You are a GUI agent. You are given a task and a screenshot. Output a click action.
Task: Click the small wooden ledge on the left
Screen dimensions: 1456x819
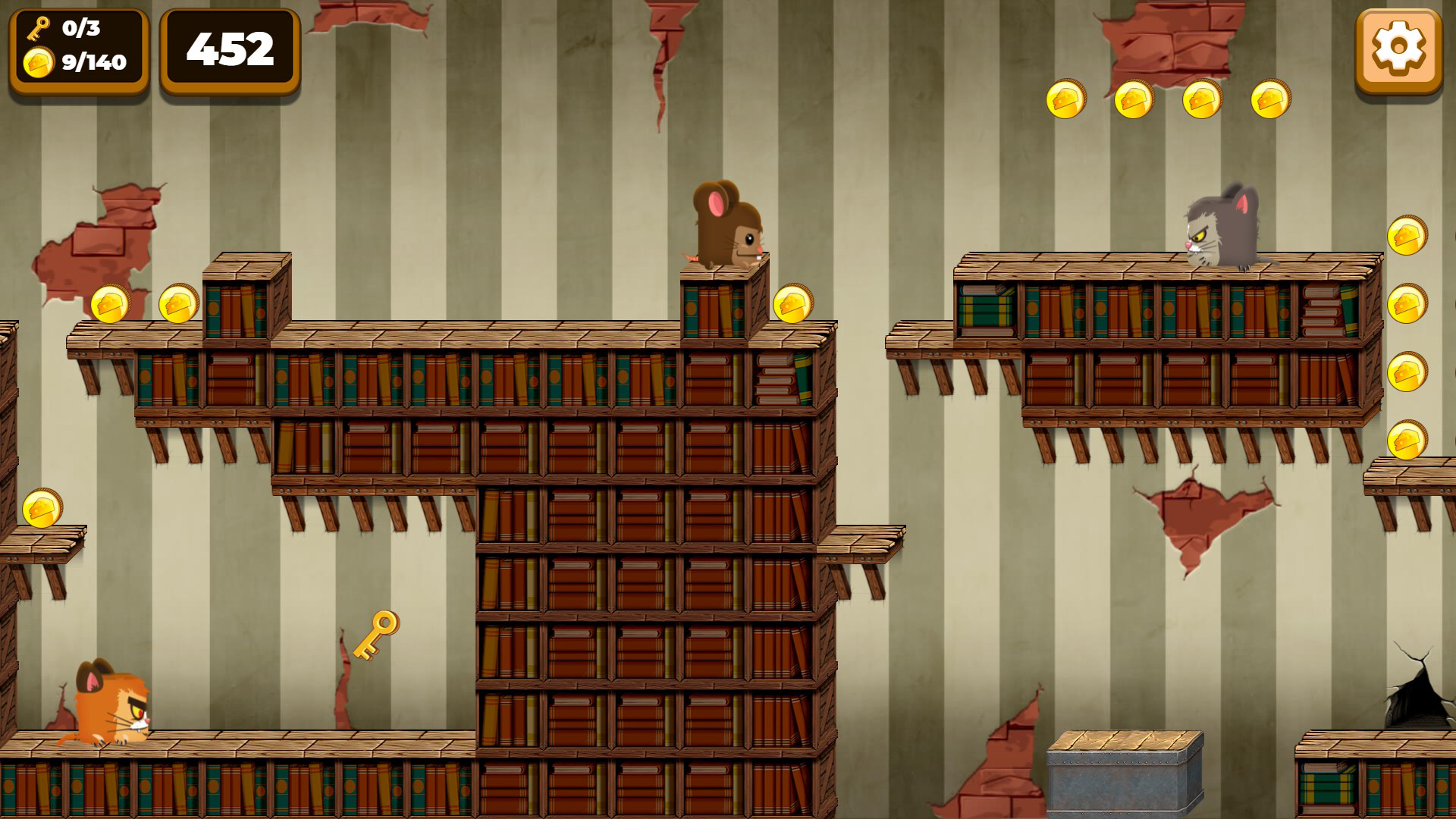(38, 542)
